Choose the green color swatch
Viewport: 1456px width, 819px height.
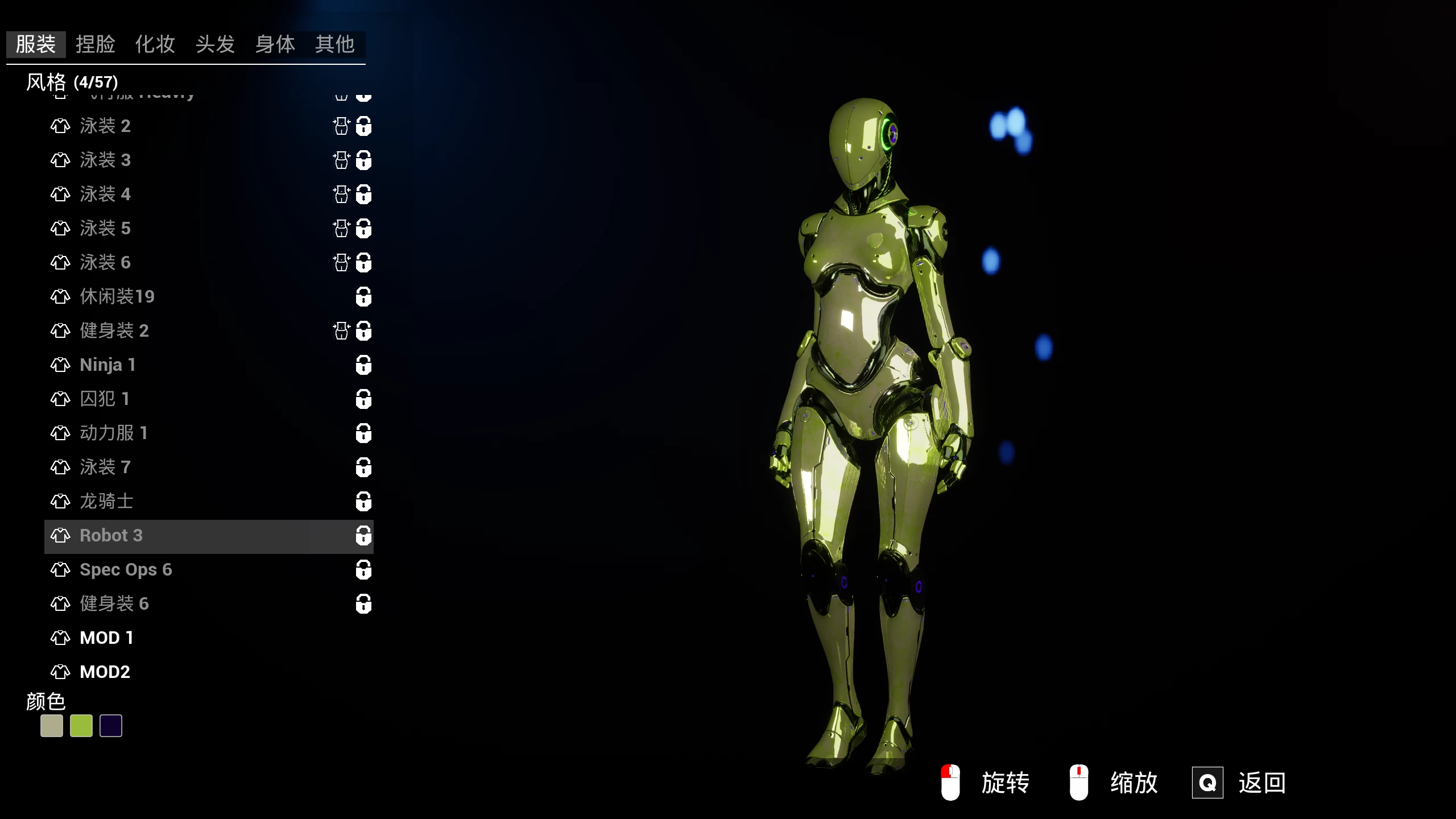81,726
